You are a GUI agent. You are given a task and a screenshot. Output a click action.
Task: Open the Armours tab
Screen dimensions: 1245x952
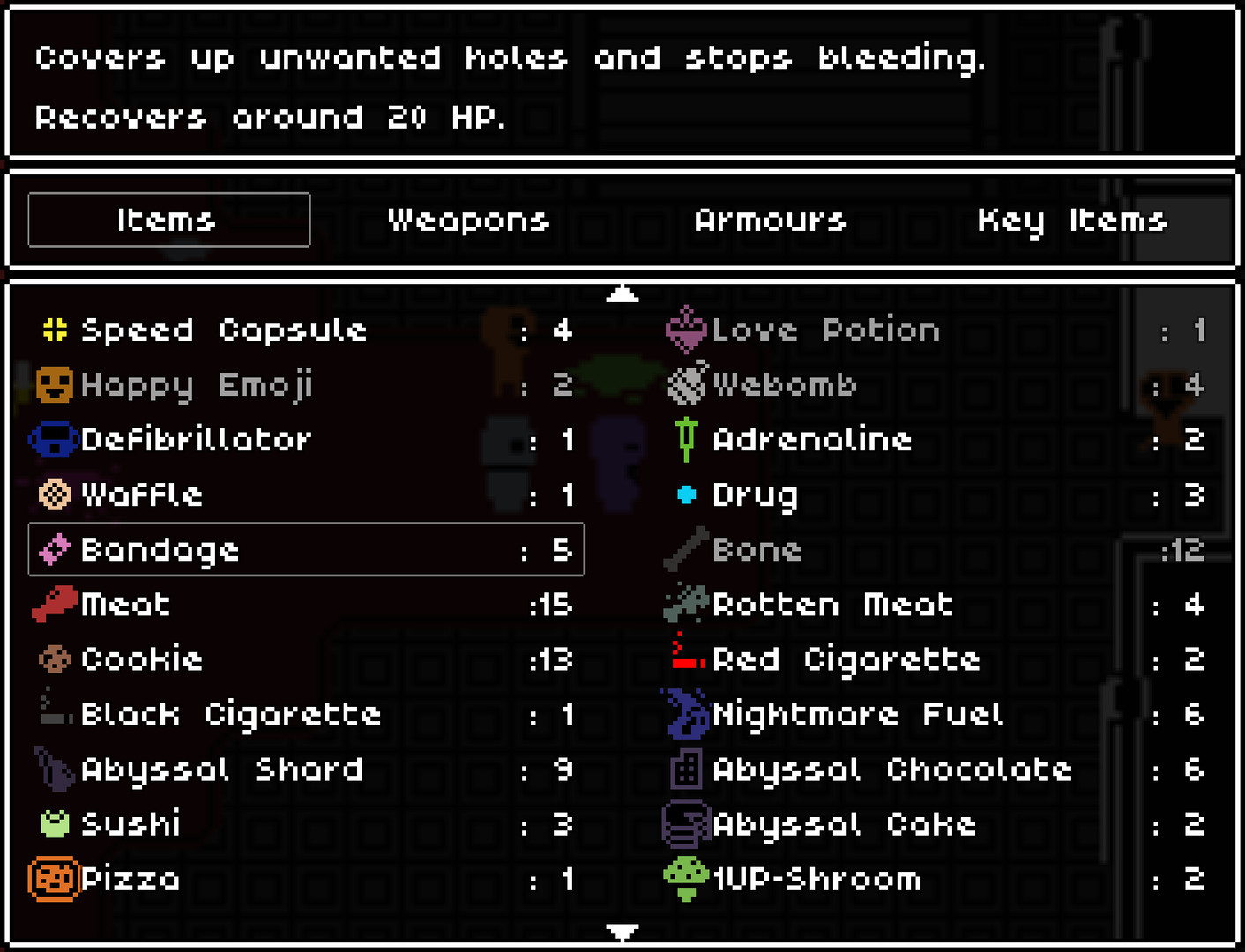pyautogui.click(x=771, y=220)
